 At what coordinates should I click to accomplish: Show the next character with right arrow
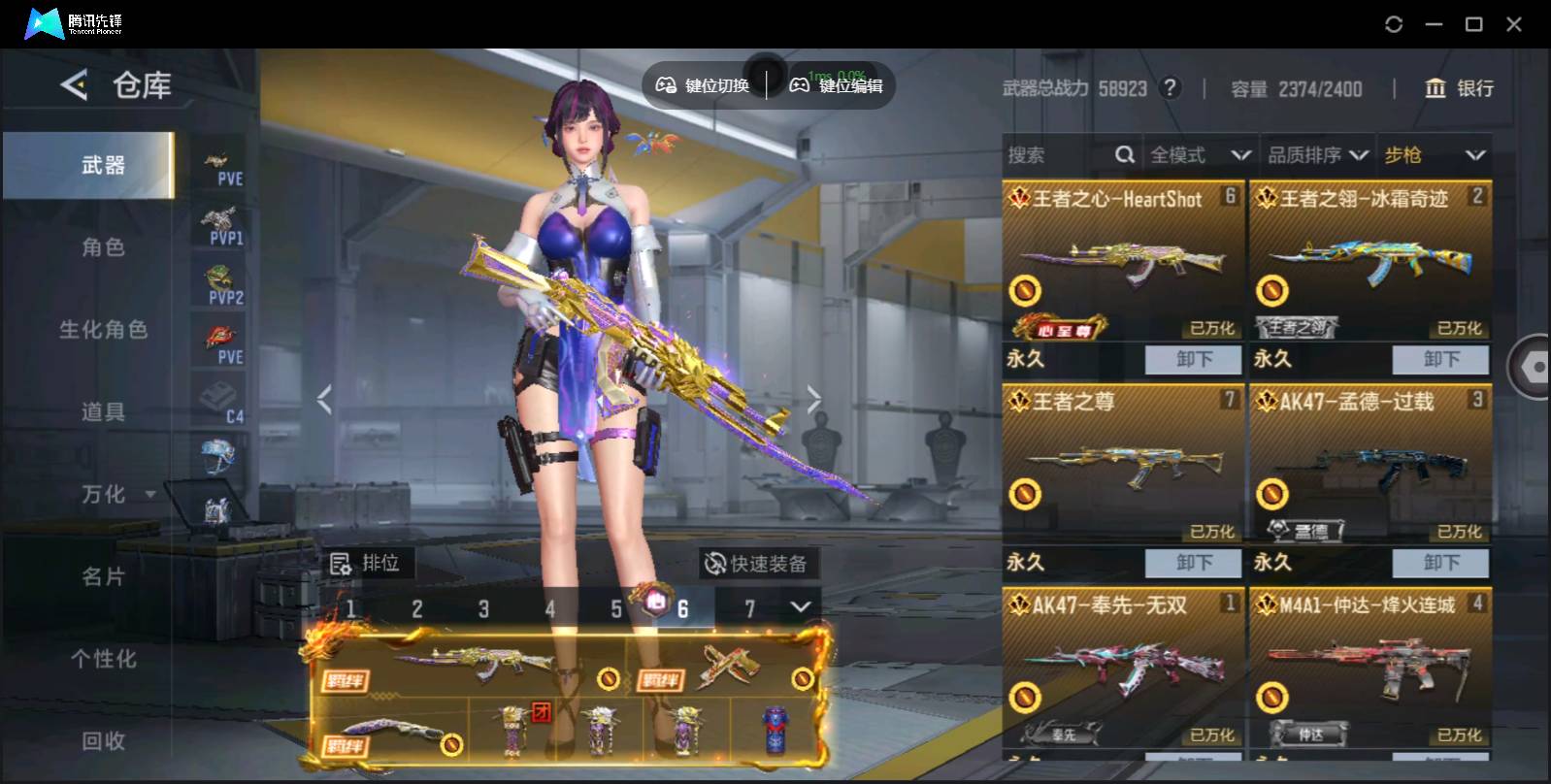click(x=813, y=399)
